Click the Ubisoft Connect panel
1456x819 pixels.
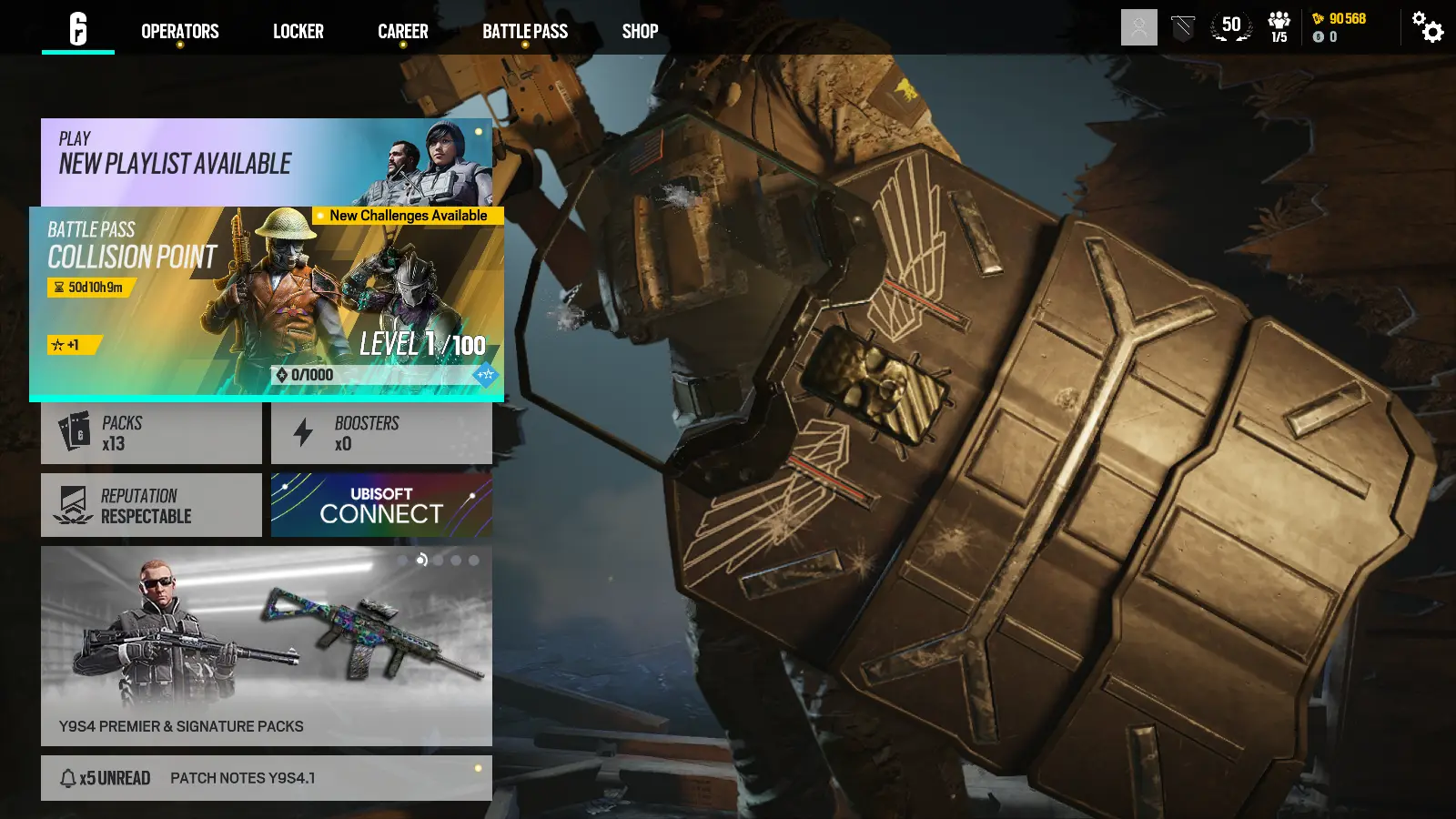click(381, 504)
